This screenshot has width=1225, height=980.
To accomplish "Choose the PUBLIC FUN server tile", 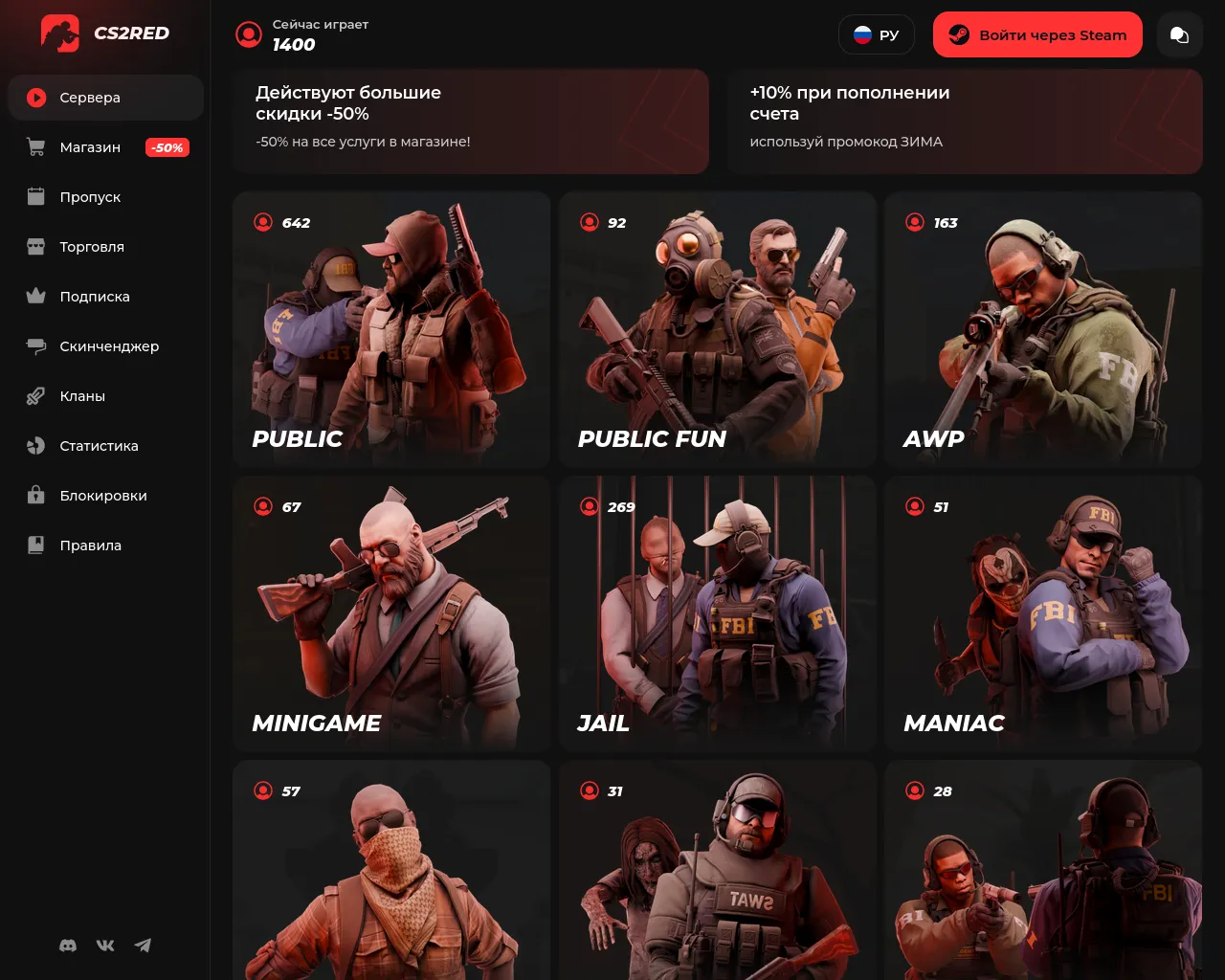I will [x=718, y=329].
